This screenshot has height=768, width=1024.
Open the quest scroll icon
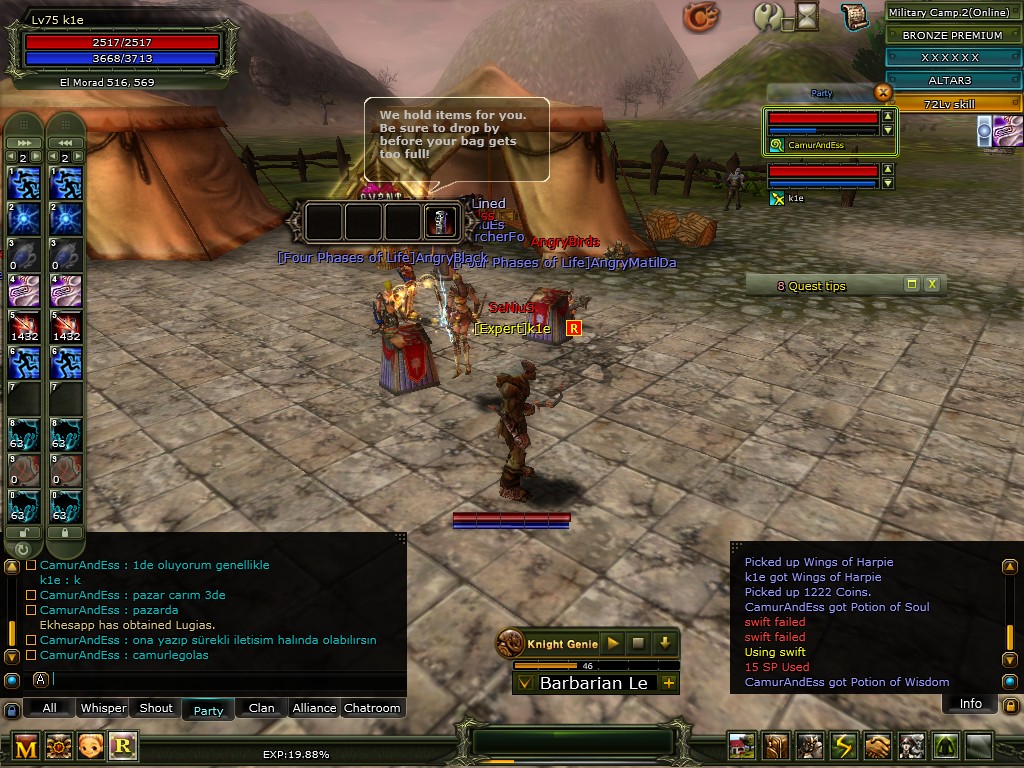pos(853,17)
